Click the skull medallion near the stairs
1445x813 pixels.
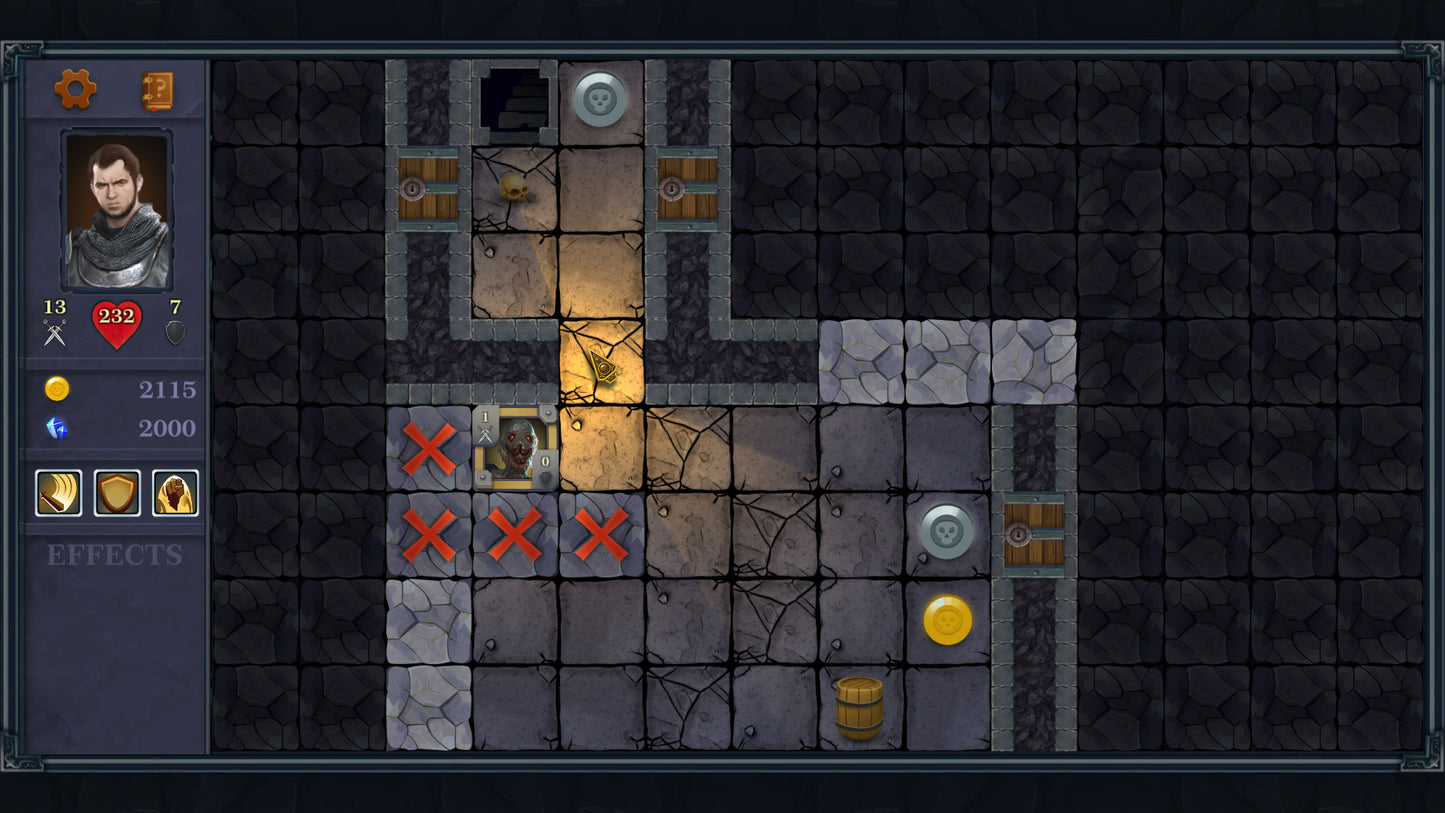click(x=600, y=97)
